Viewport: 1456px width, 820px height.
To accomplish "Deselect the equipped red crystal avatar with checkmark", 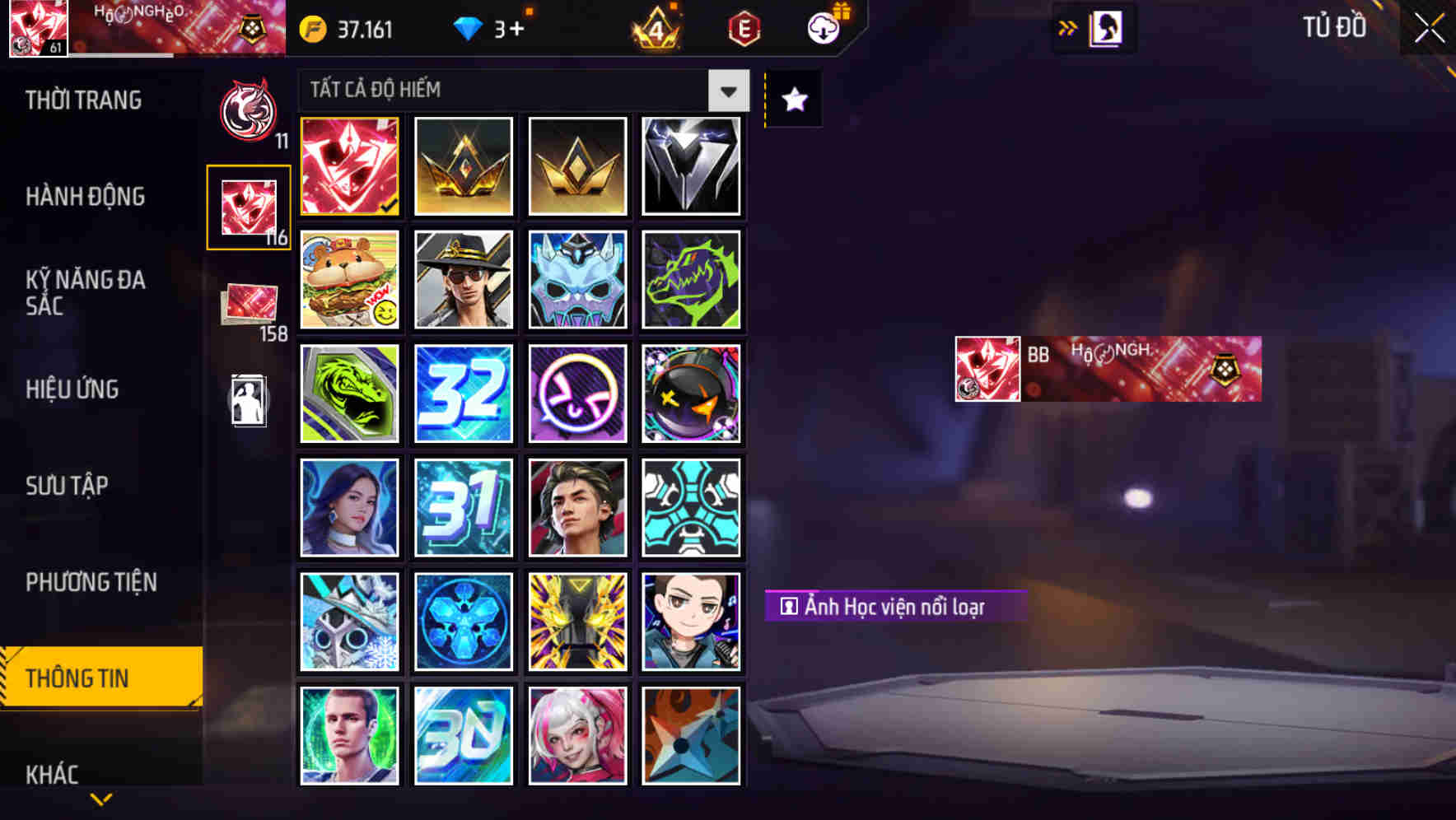I will point(348,165).
